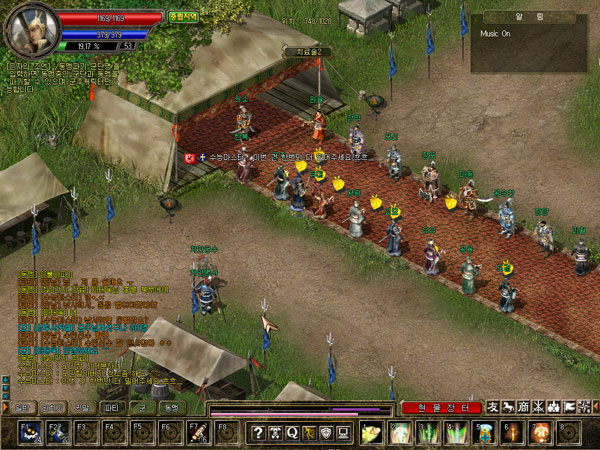
Task: Click the 友 friends icon button
Action: click(493, 407)
